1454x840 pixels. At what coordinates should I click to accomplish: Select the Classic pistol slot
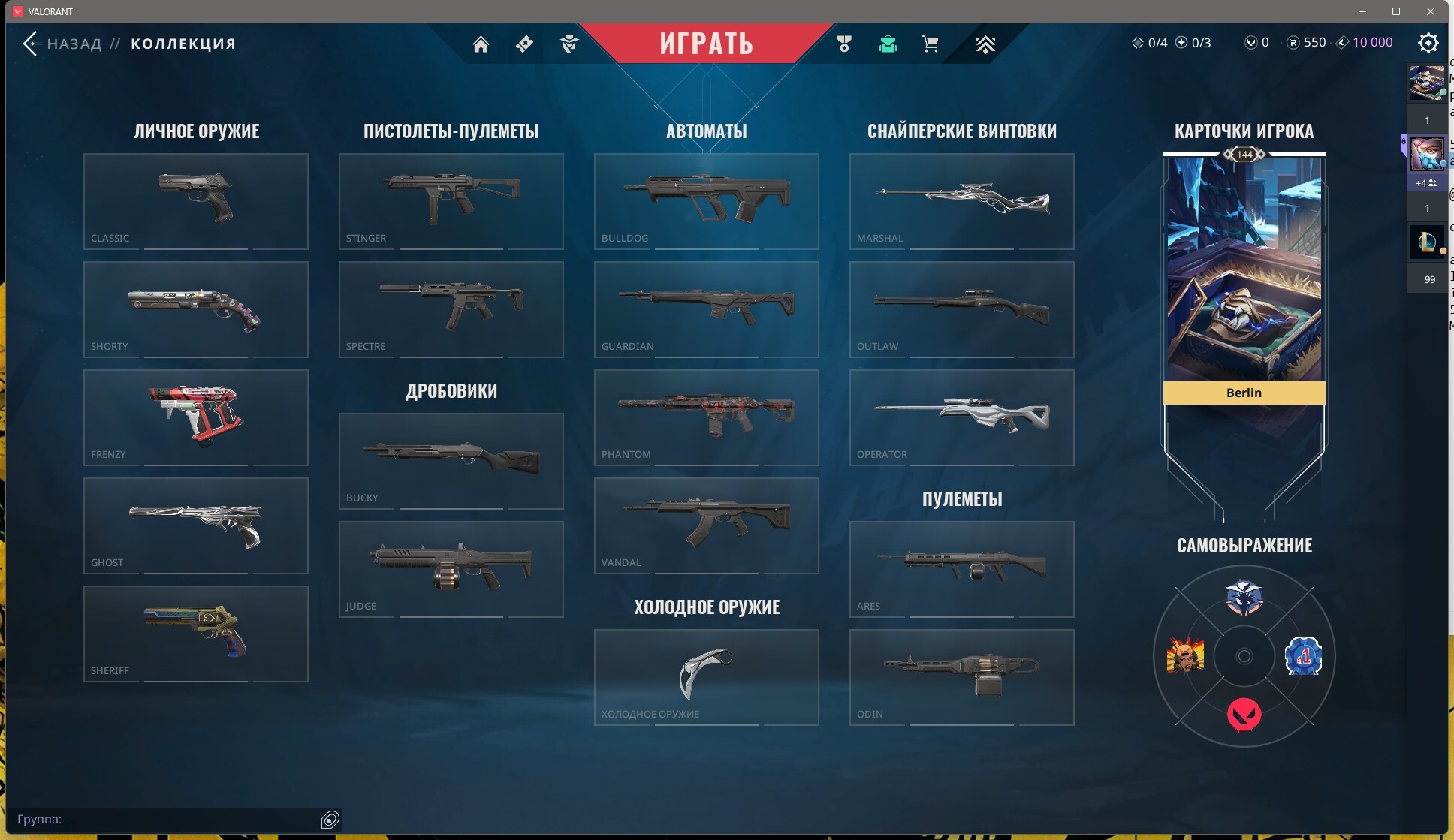(x=196, y=201)
